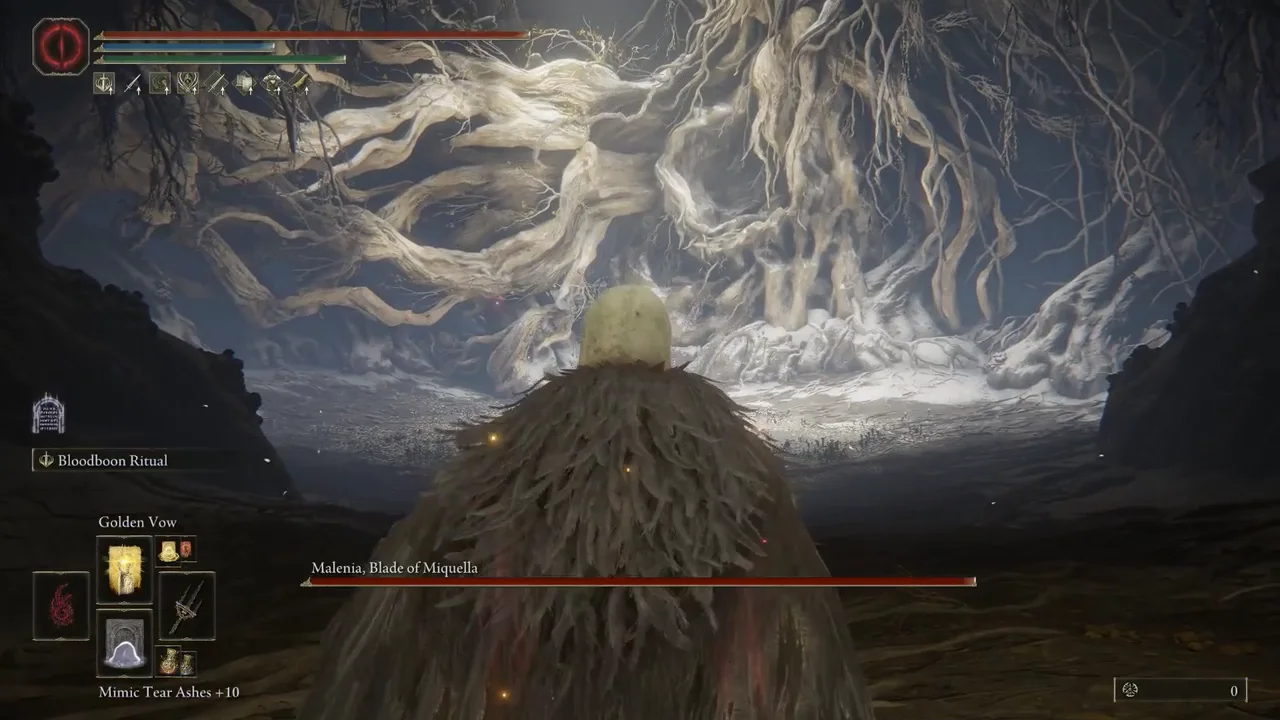The width and height of the screenshot is (1280, 720).
Task: Select the trident spear weapon slot
Action: pyautogui.click(x=187, y=606)
